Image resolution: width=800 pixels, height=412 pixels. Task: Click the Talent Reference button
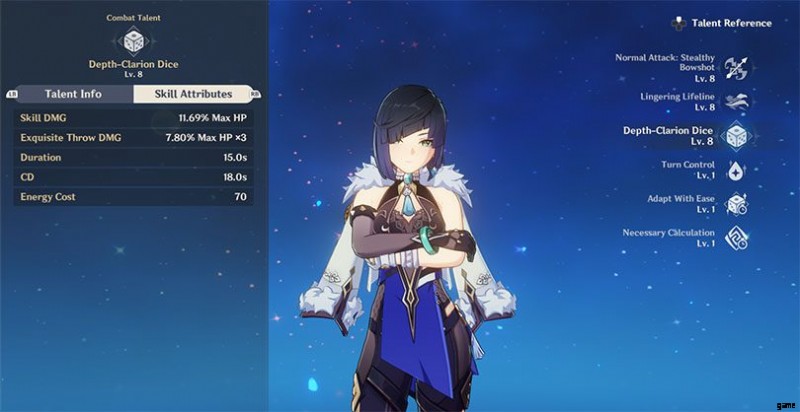coord(724,22)
